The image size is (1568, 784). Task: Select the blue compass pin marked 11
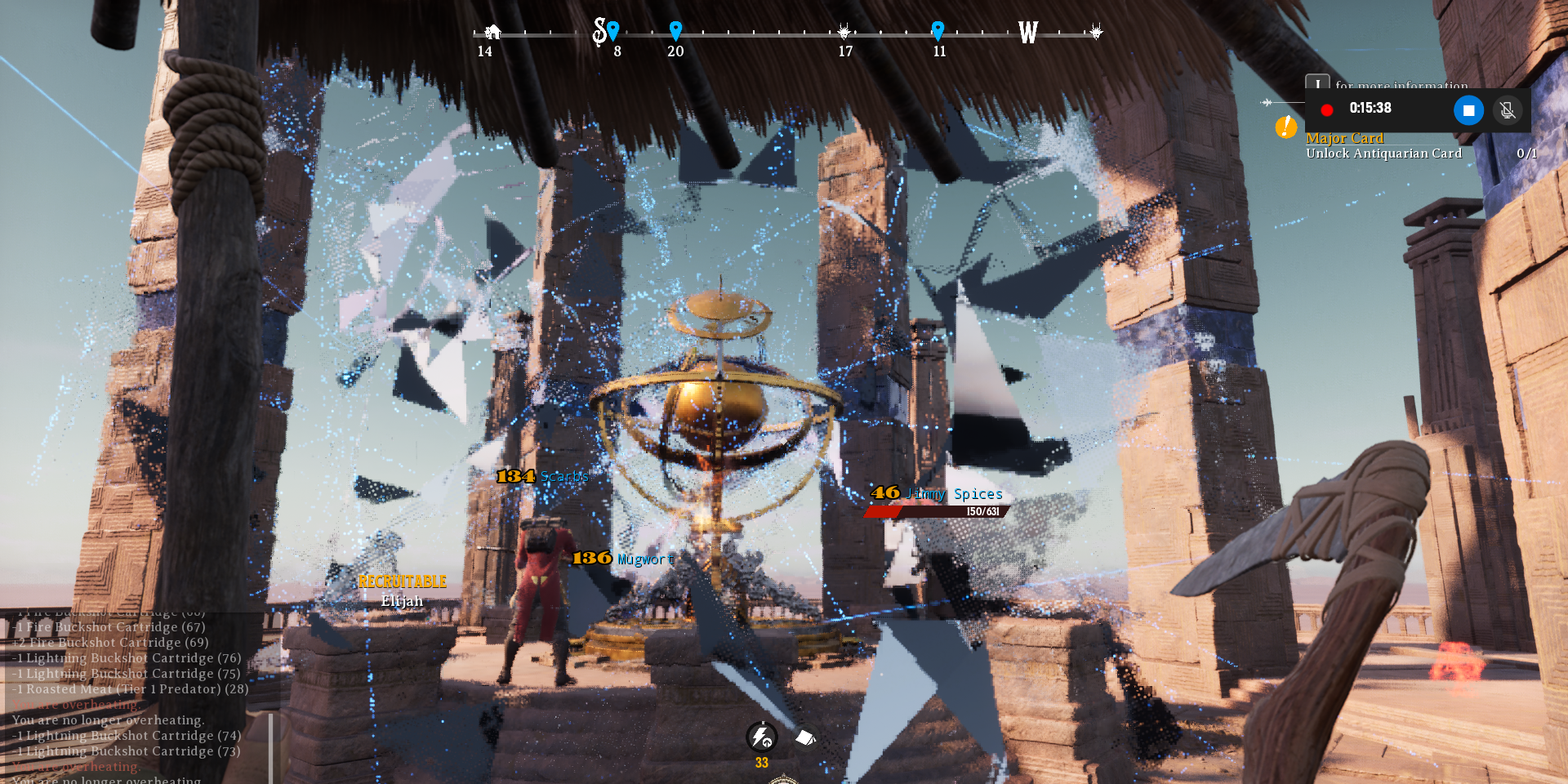[x=938, y=31]
